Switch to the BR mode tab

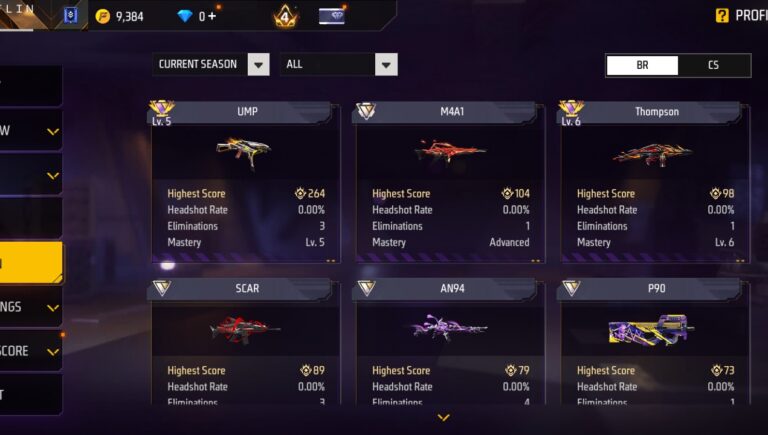click(x=642, y=65)
